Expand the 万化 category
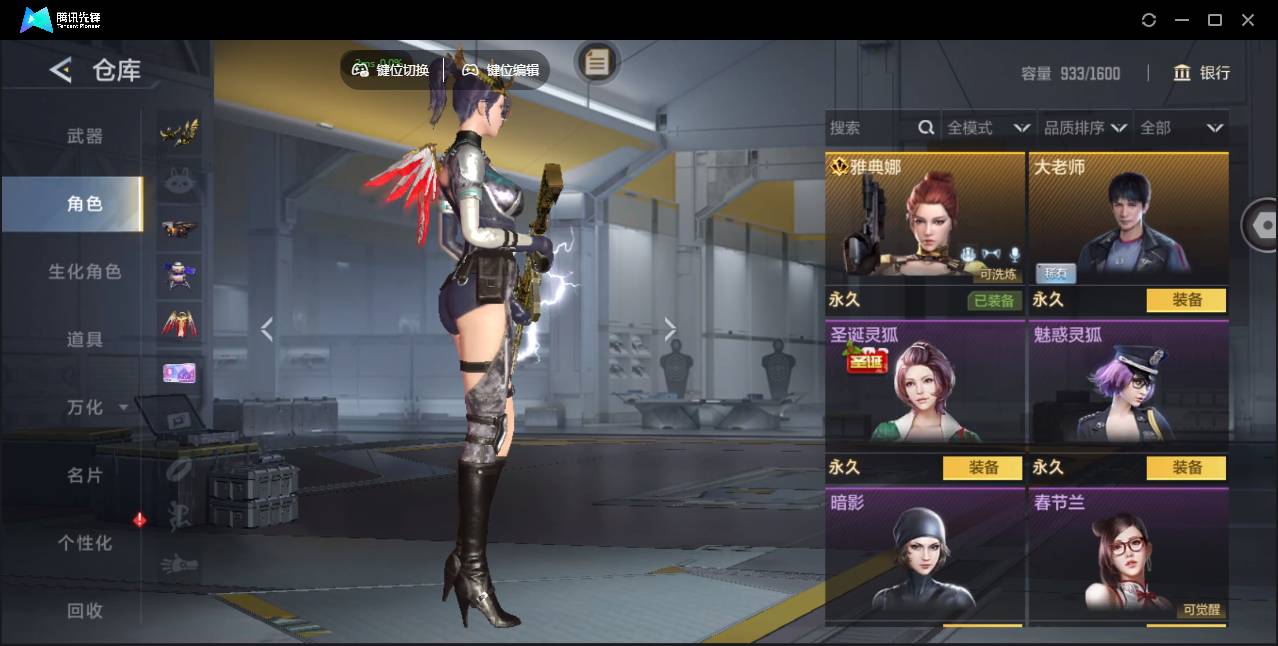 coord(95,408)
